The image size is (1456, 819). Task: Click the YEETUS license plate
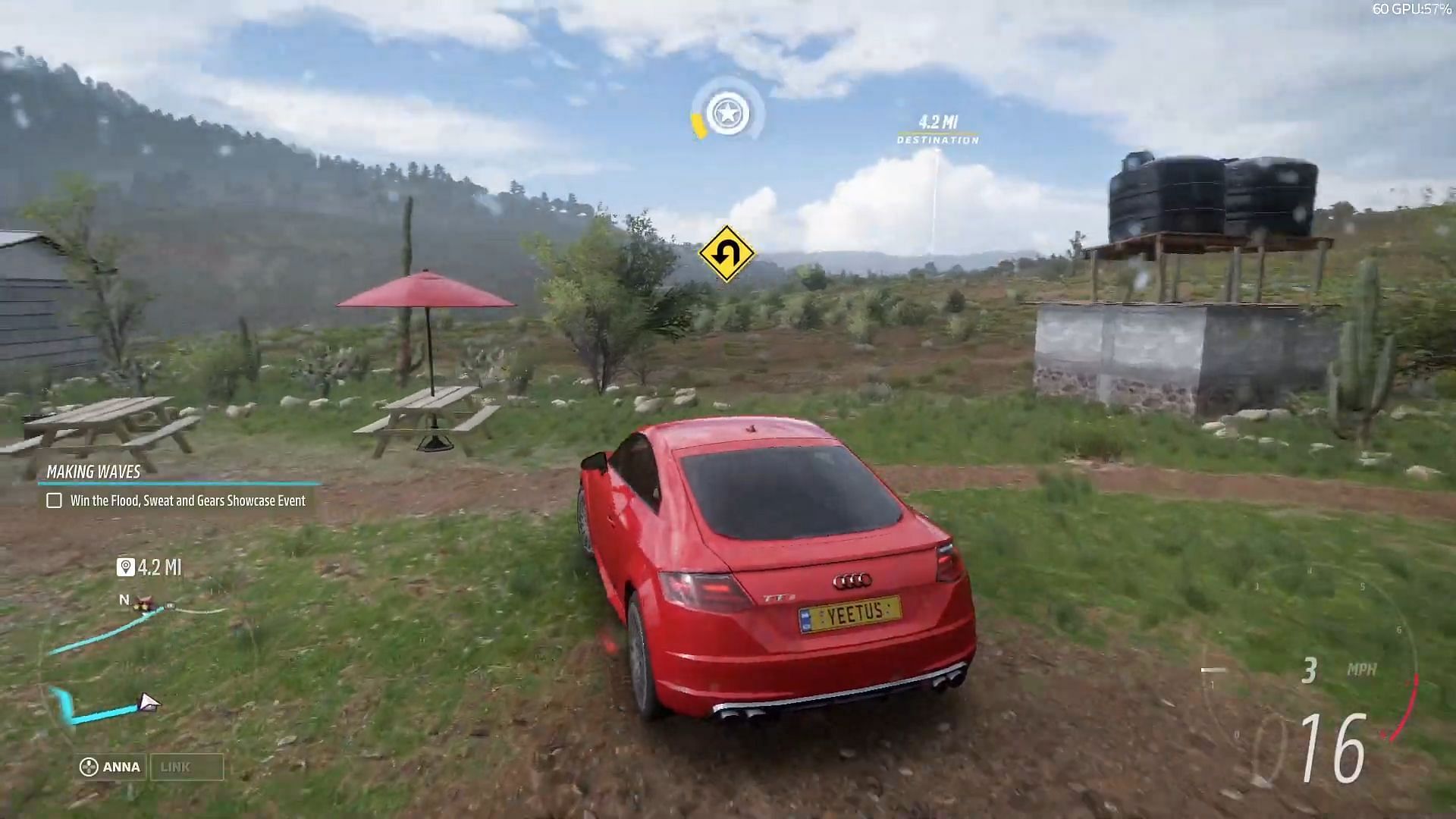849,616
